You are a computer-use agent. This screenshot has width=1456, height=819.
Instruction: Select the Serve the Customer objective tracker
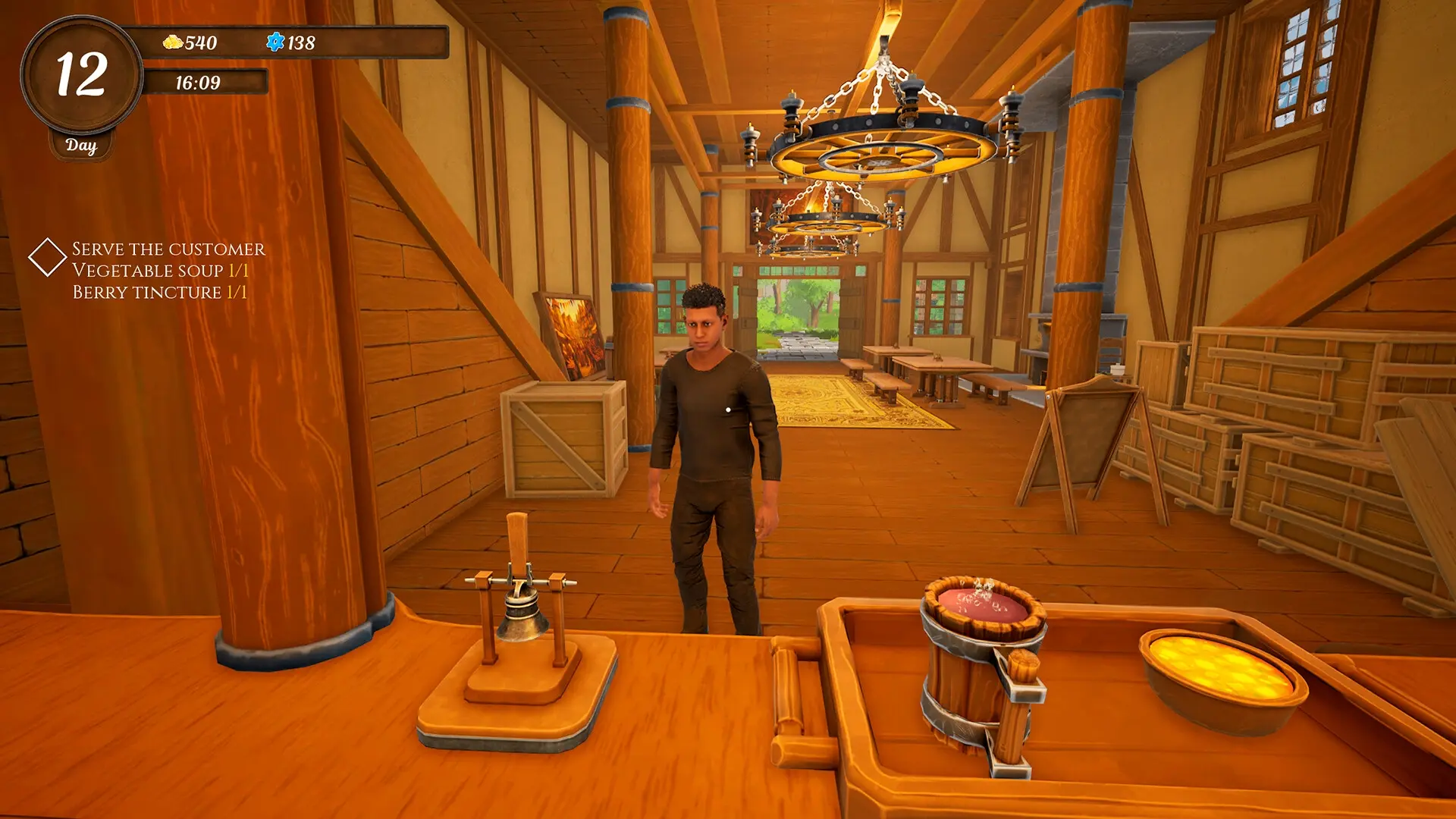[168, 249]
